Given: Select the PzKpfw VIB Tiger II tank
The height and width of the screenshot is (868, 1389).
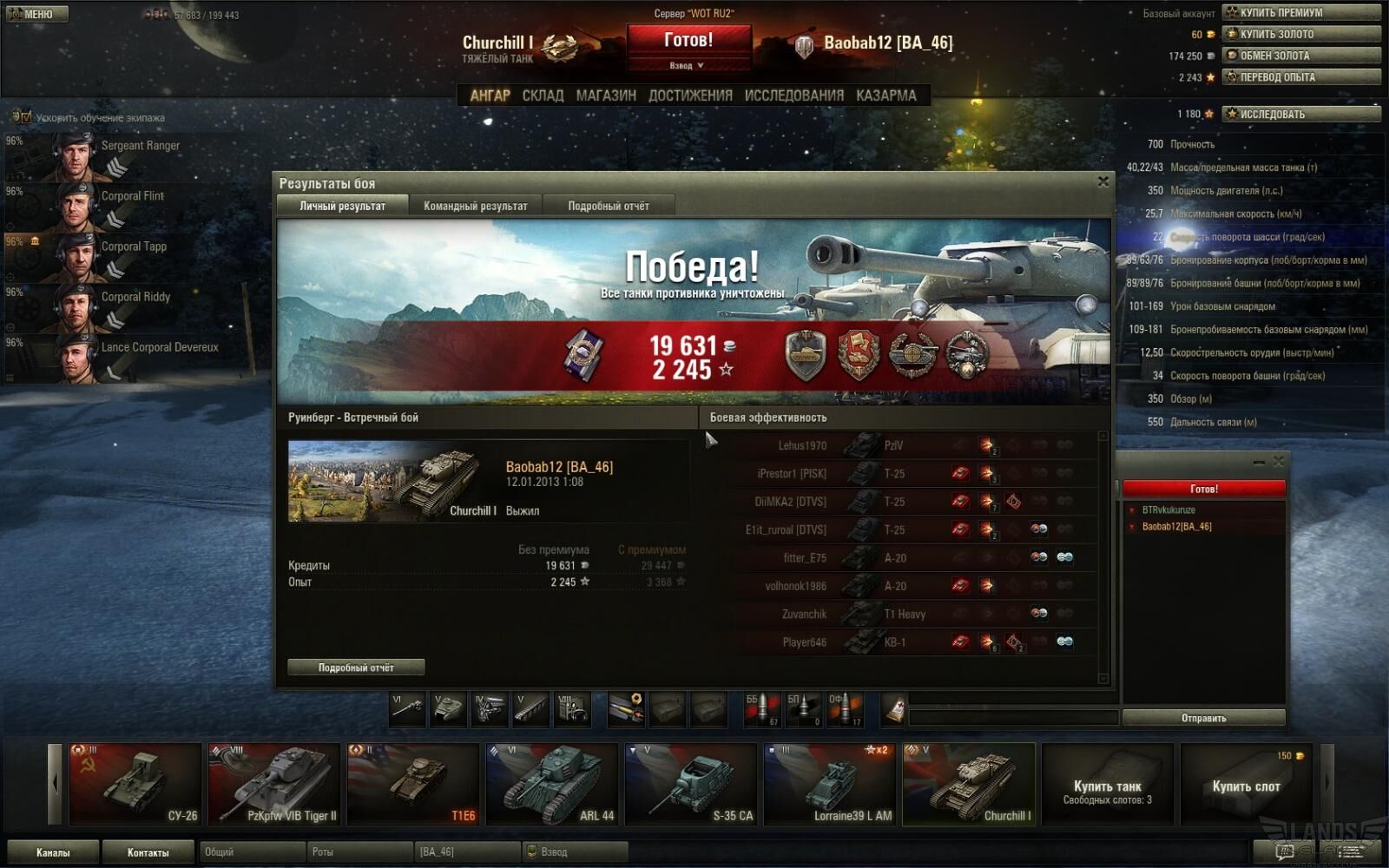Looking at the screenshot, I should point(274,784).
